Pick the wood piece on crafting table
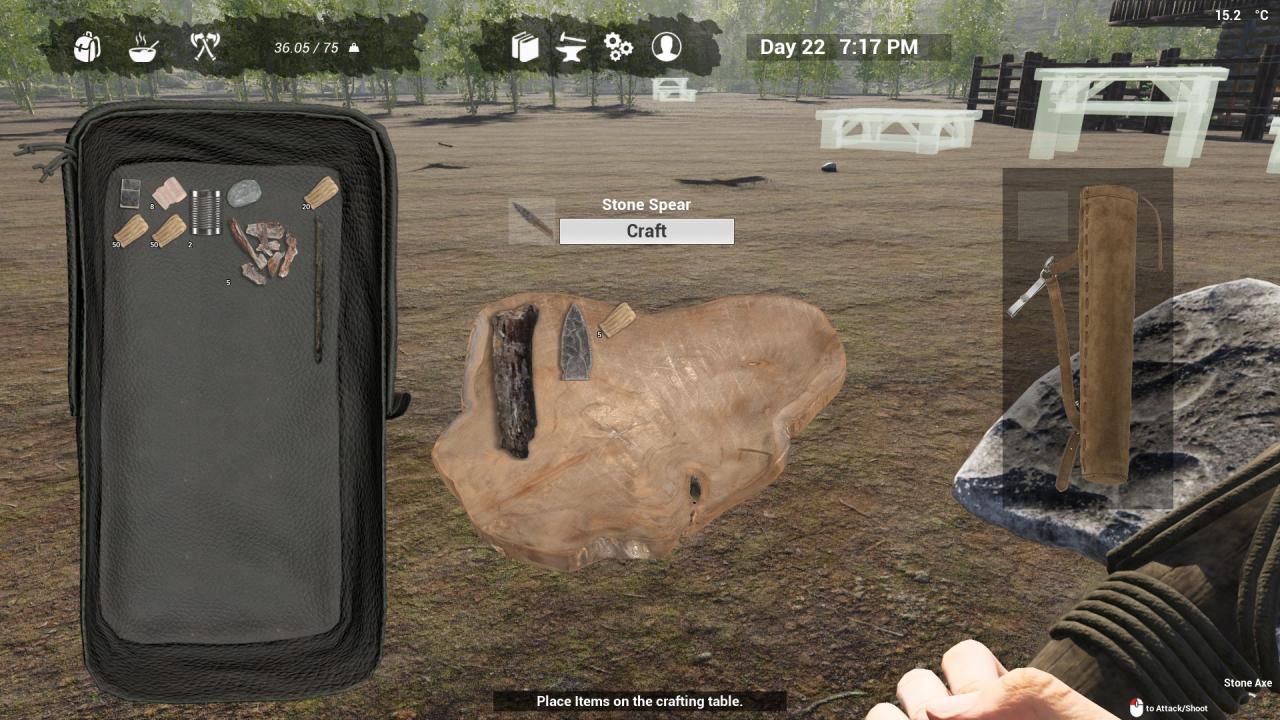 point(617,319)
